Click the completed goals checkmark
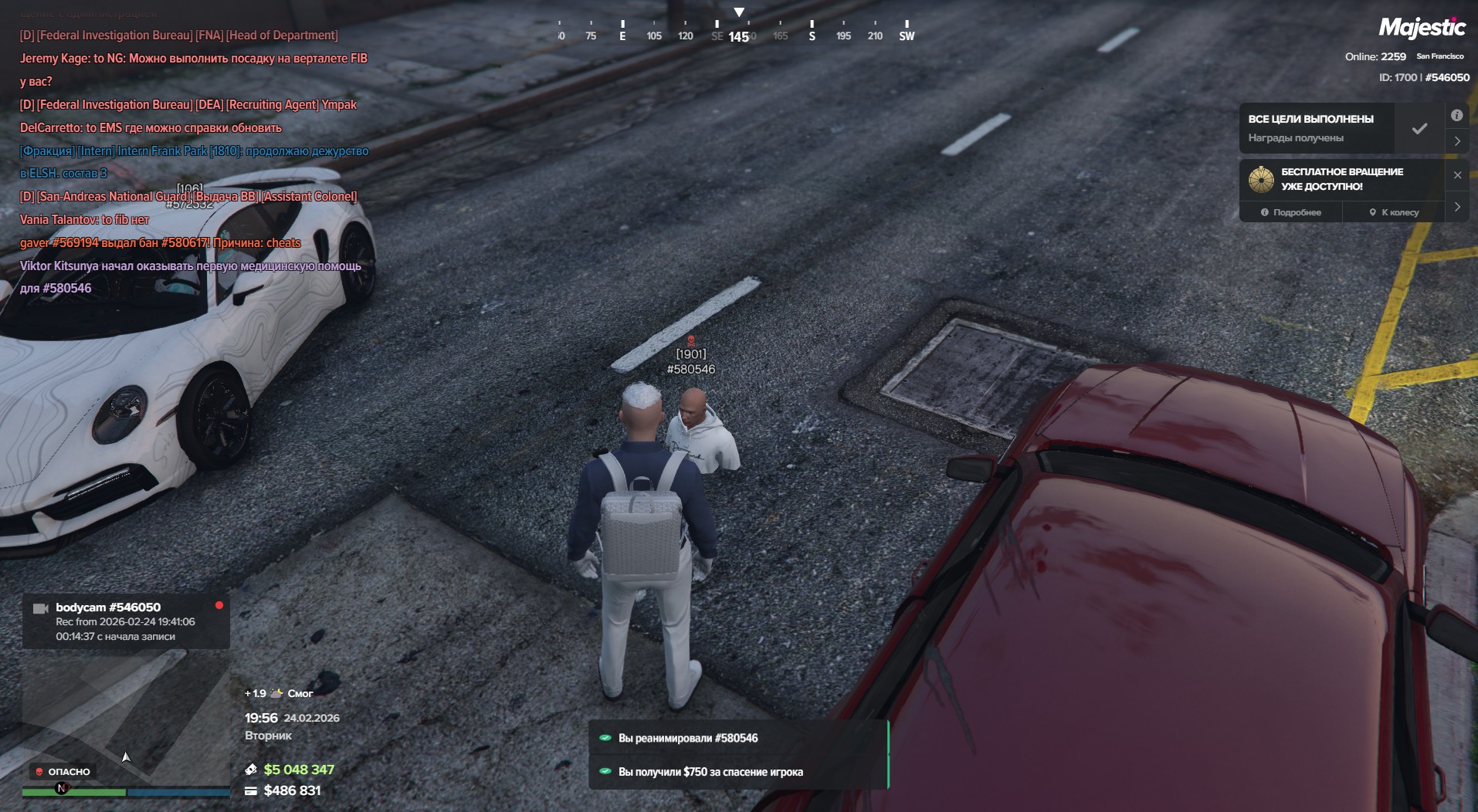Screen dimensions: 1478x812 (x=1419, y=129)
